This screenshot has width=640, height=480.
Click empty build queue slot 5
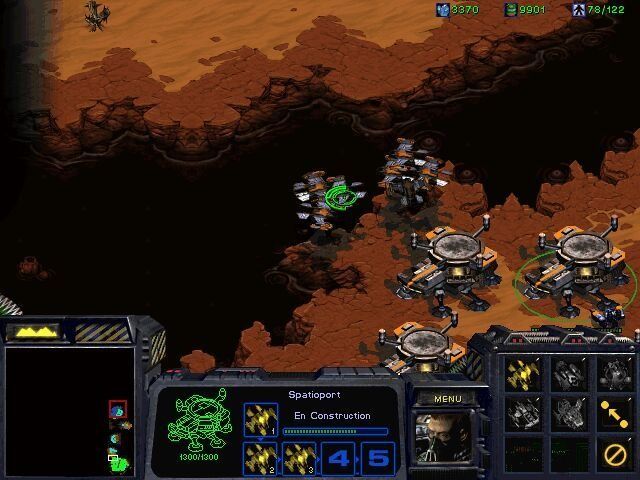[x=376, y=458]
